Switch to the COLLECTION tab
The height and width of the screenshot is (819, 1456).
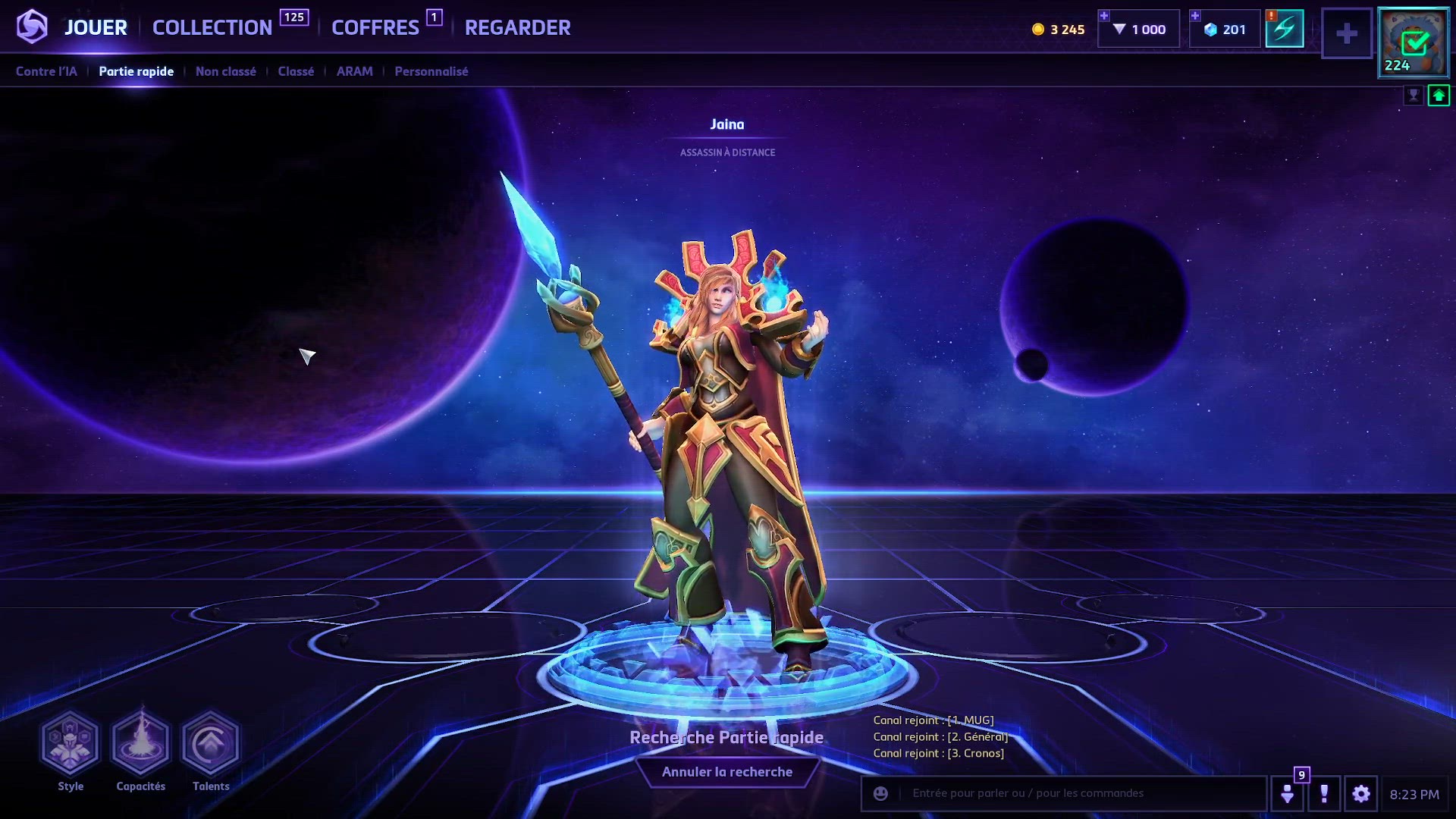(x=213, y=27)
